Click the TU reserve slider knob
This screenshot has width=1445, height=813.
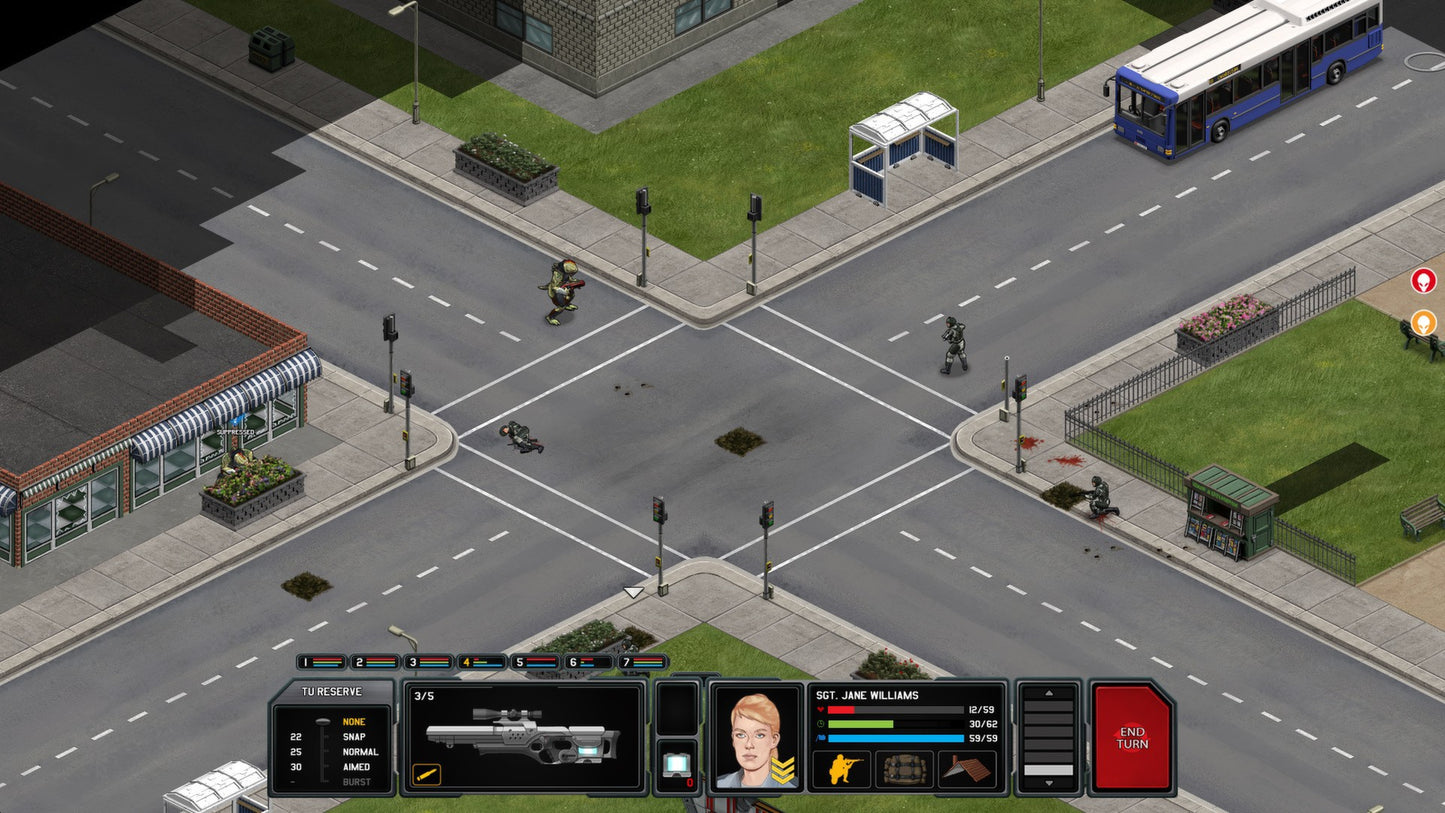click(323, 720)
